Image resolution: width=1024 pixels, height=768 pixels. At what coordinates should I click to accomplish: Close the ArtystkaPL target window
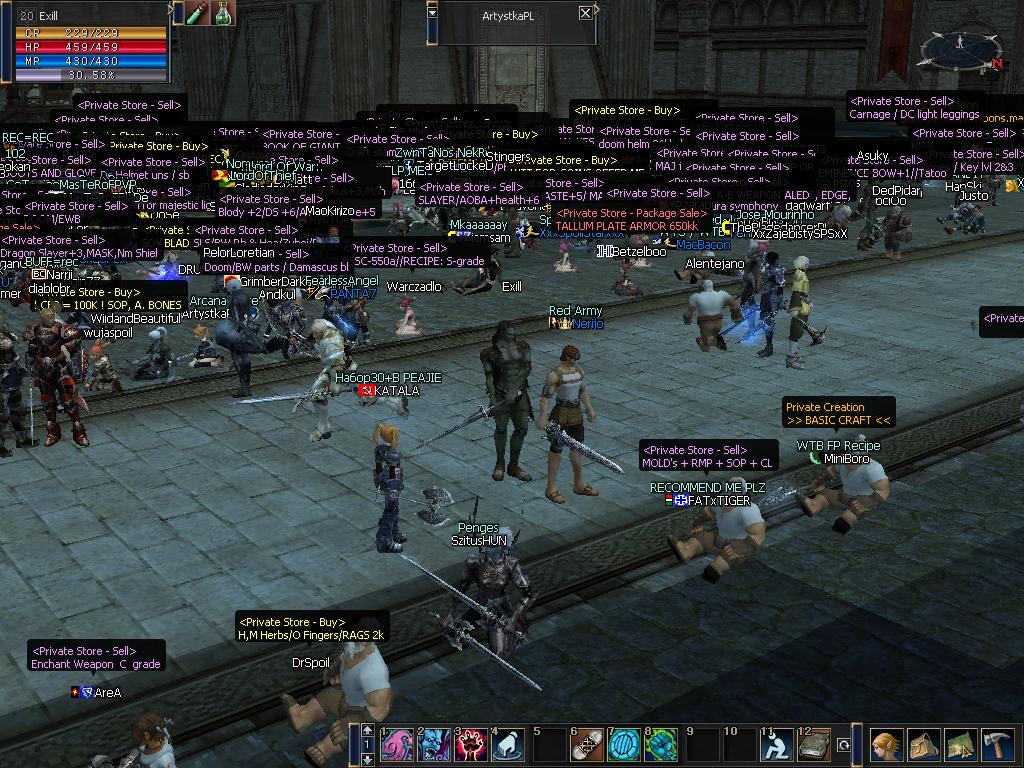pyautogui.click(x=585, y=13)
